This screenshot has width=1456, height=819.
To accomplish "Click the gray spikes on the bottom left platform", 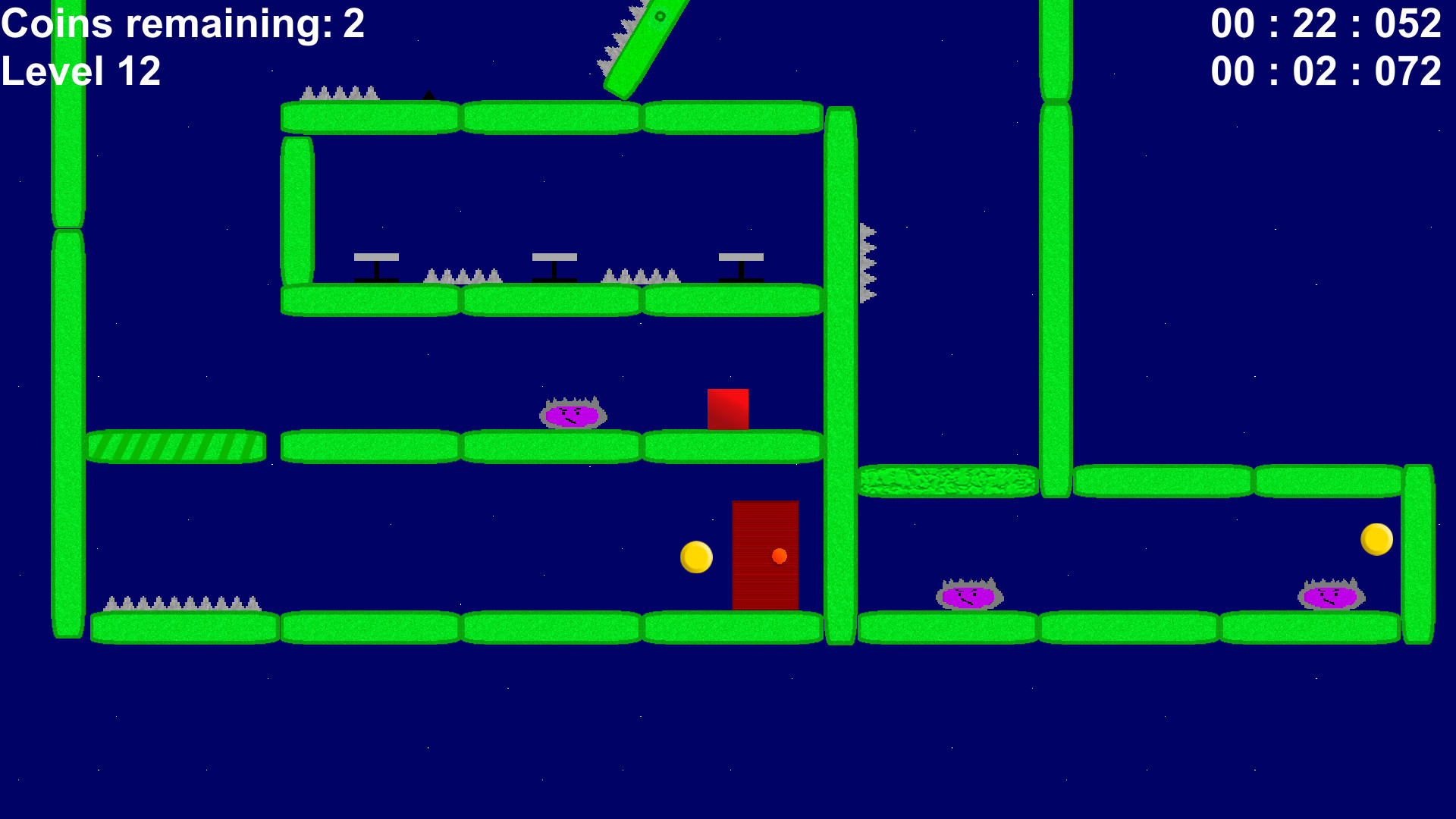I will point(182,603).
